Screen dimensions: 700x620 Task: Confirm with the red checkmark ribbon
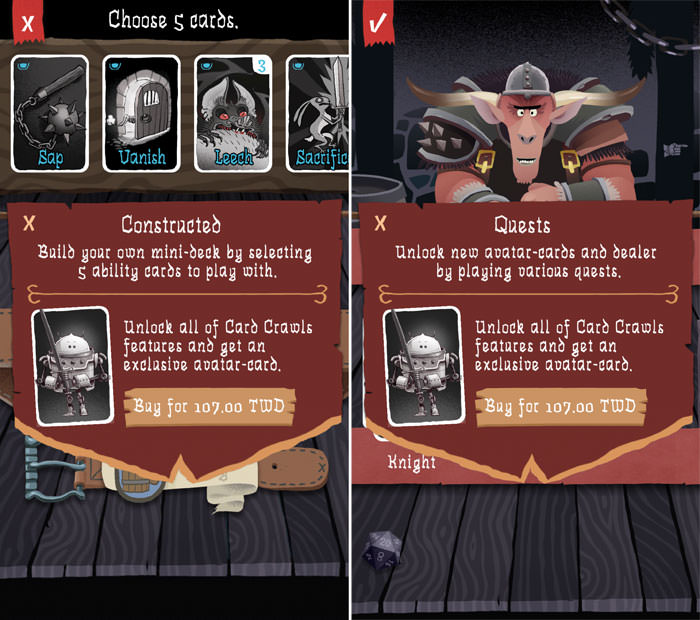[x=379, y=22]
